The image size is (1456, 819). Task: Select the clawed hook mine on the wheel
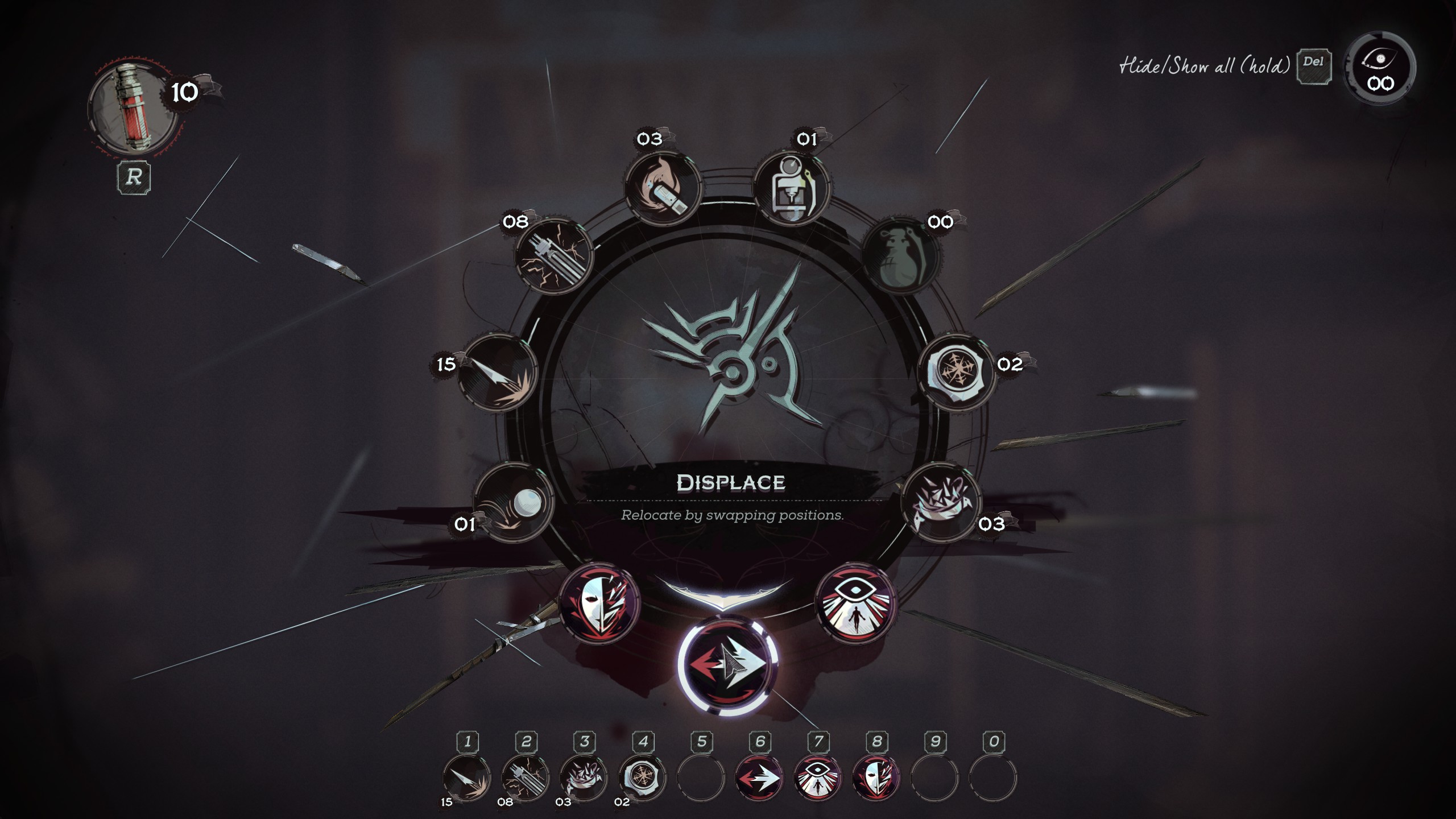[941, 502]
